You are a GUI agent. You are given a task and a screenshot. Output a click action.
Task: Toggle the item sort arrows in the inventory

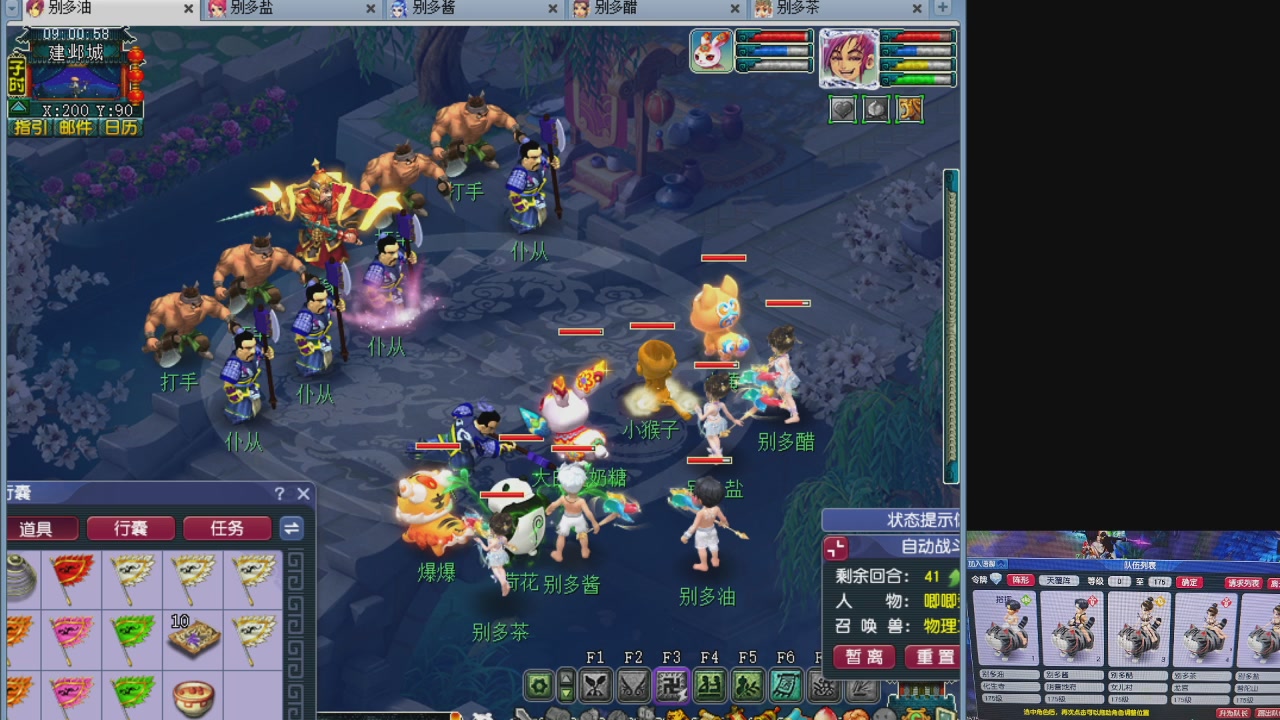point(291,529)
